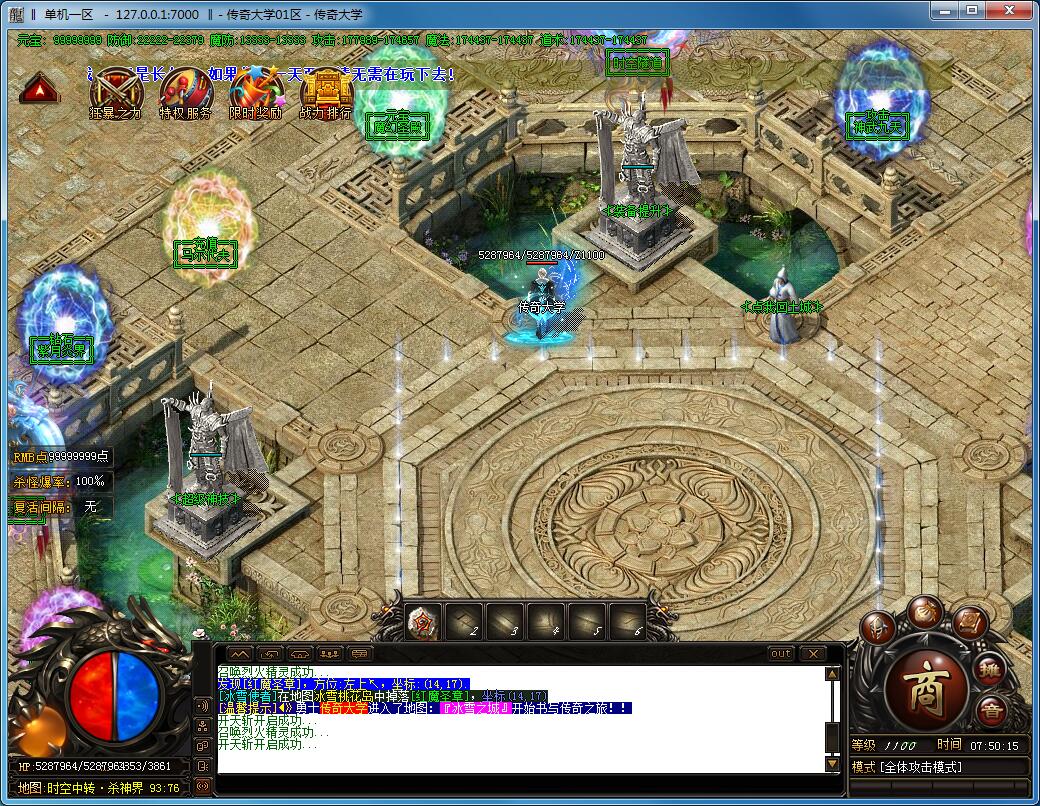The image size is (1040, 806).
Task: Open the 战力排行 power ranking icon
Action: 326,90
